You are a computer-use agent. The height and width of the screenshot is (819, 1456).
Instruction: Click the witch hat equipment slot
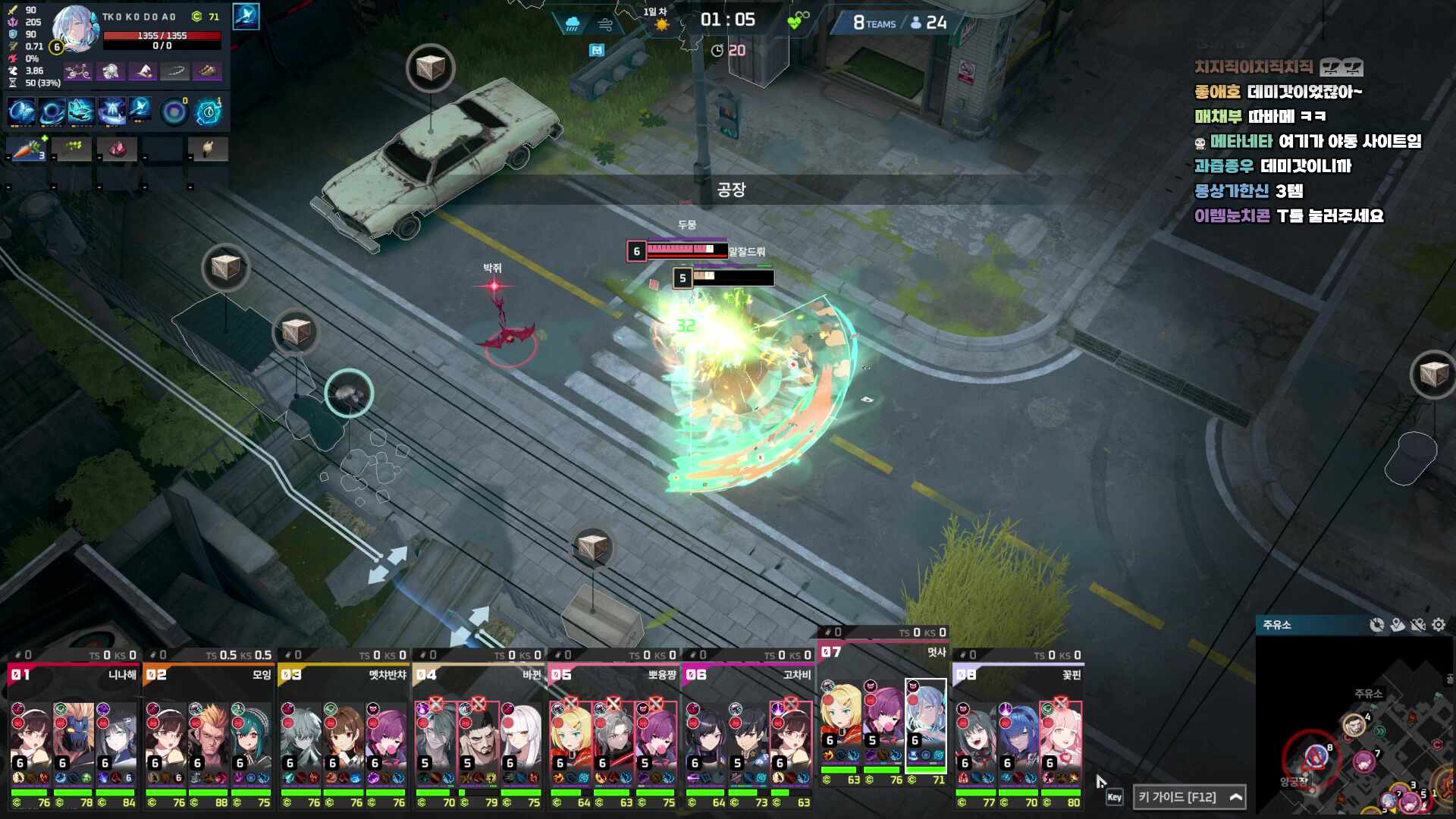tap(143, 71)
